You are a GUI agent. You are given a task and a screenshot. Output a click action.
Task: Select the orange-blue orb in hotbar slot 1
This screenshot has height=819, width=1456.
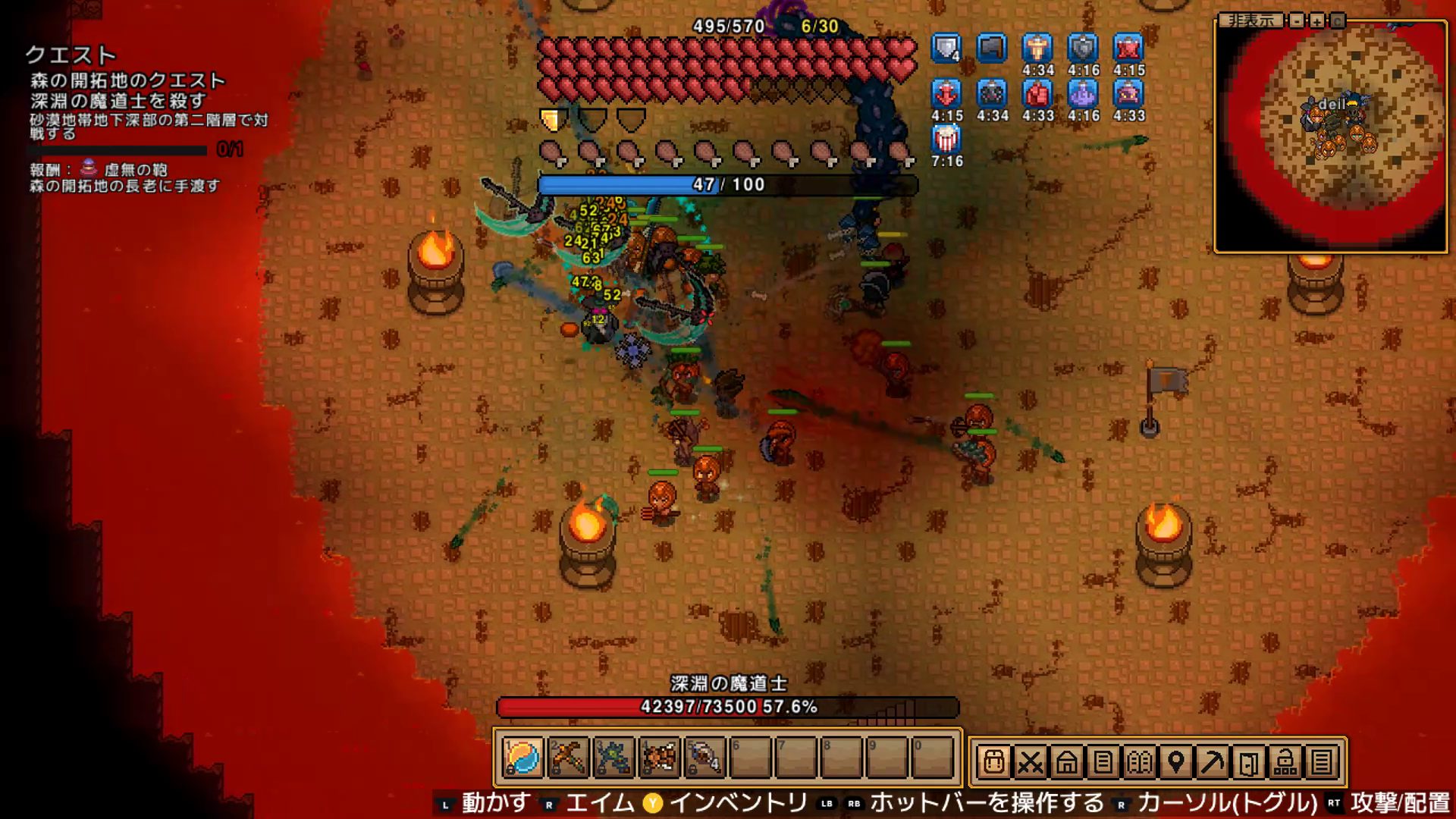click(522, 758)
